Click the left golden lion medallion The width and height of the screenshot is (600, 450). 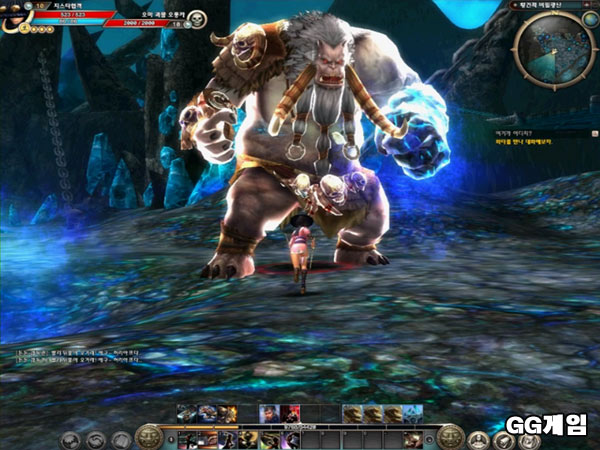(148, 436)
